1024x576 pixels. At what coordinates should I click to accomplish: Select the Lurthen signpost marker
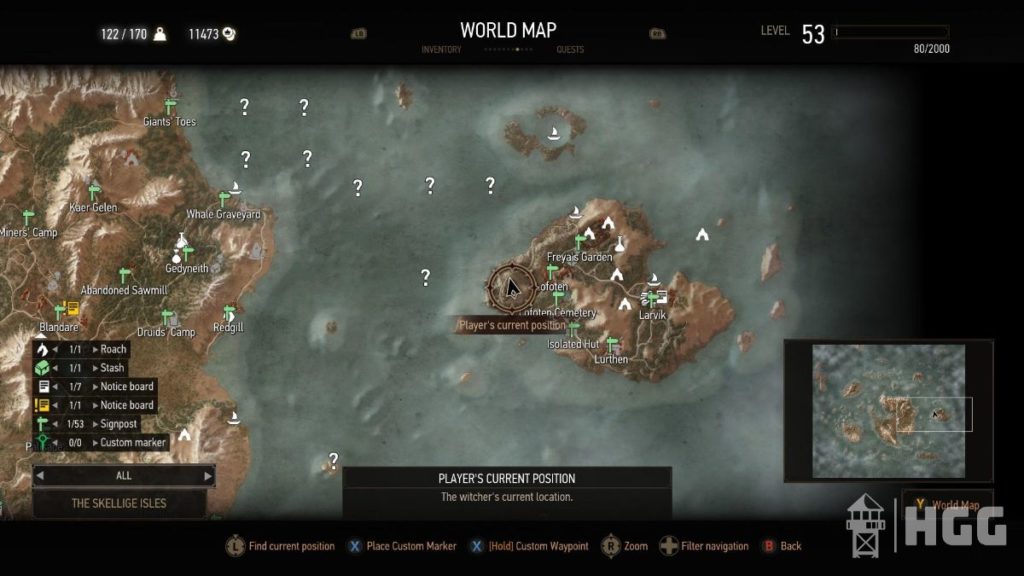pyautogui.click(x=612, y=344)
